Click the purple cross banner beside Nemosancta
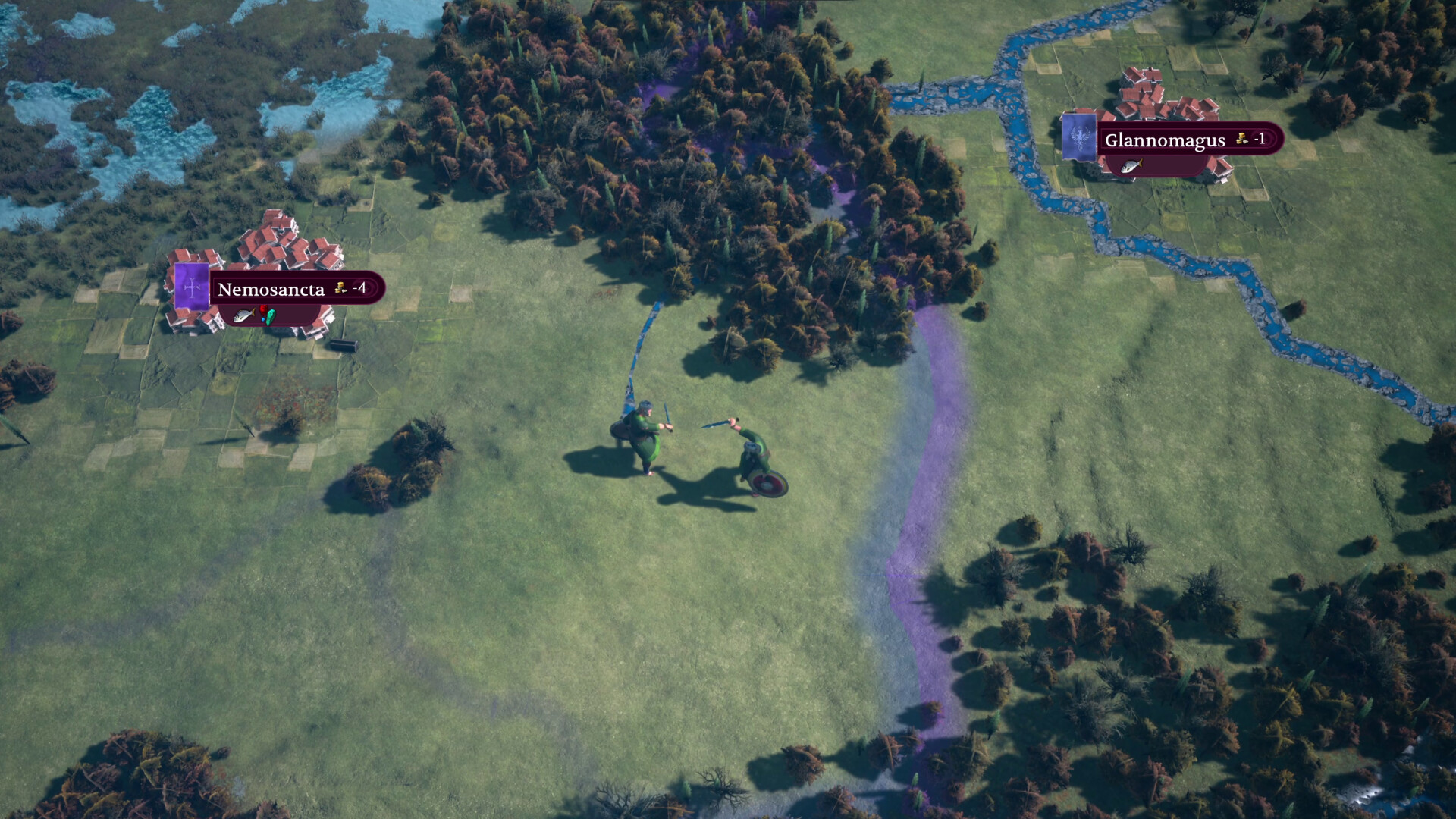 [190, 287]
